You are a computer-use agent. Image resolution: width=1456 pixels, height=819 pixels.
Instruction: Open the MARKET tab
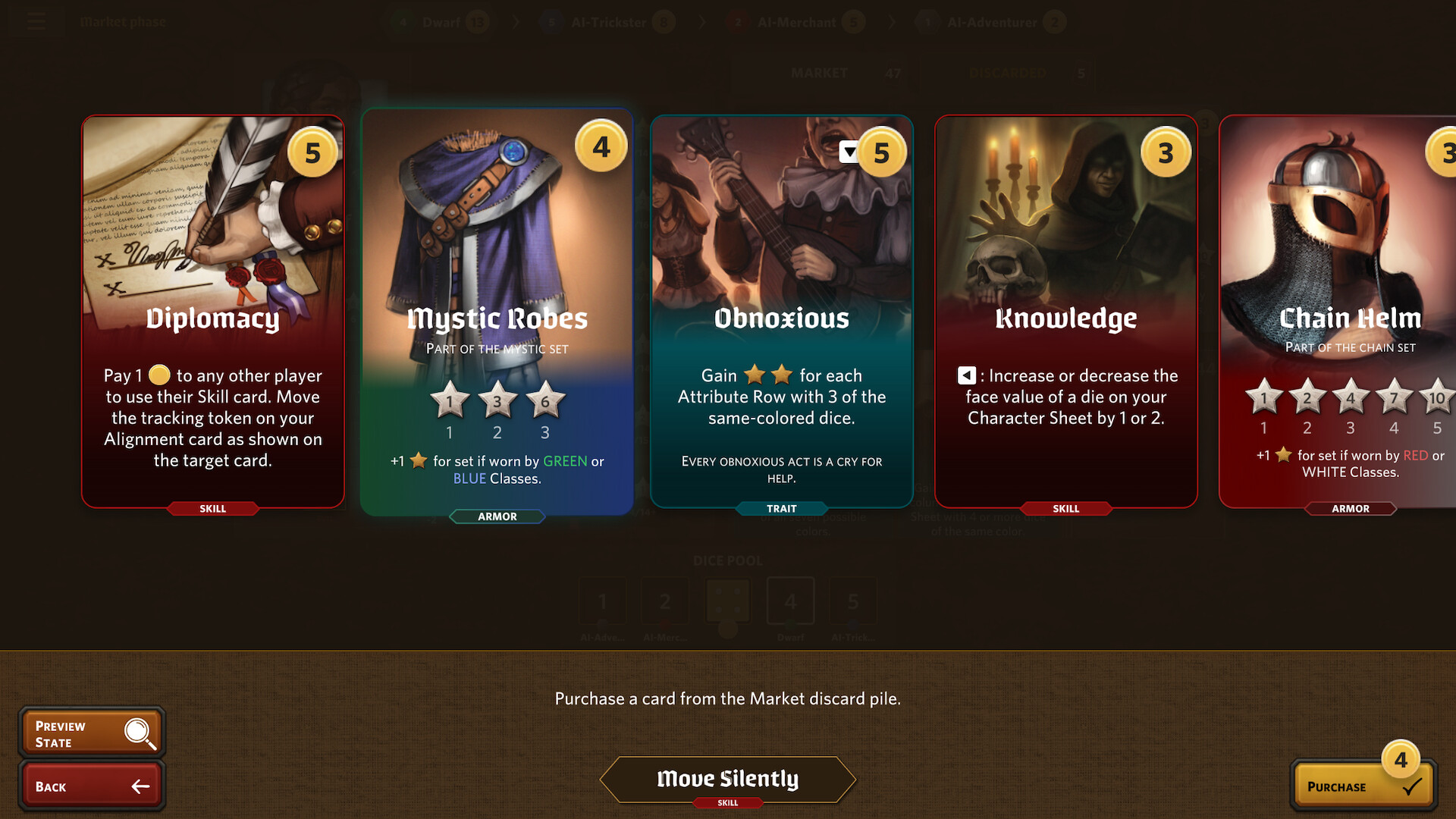[x=819, y=73]
